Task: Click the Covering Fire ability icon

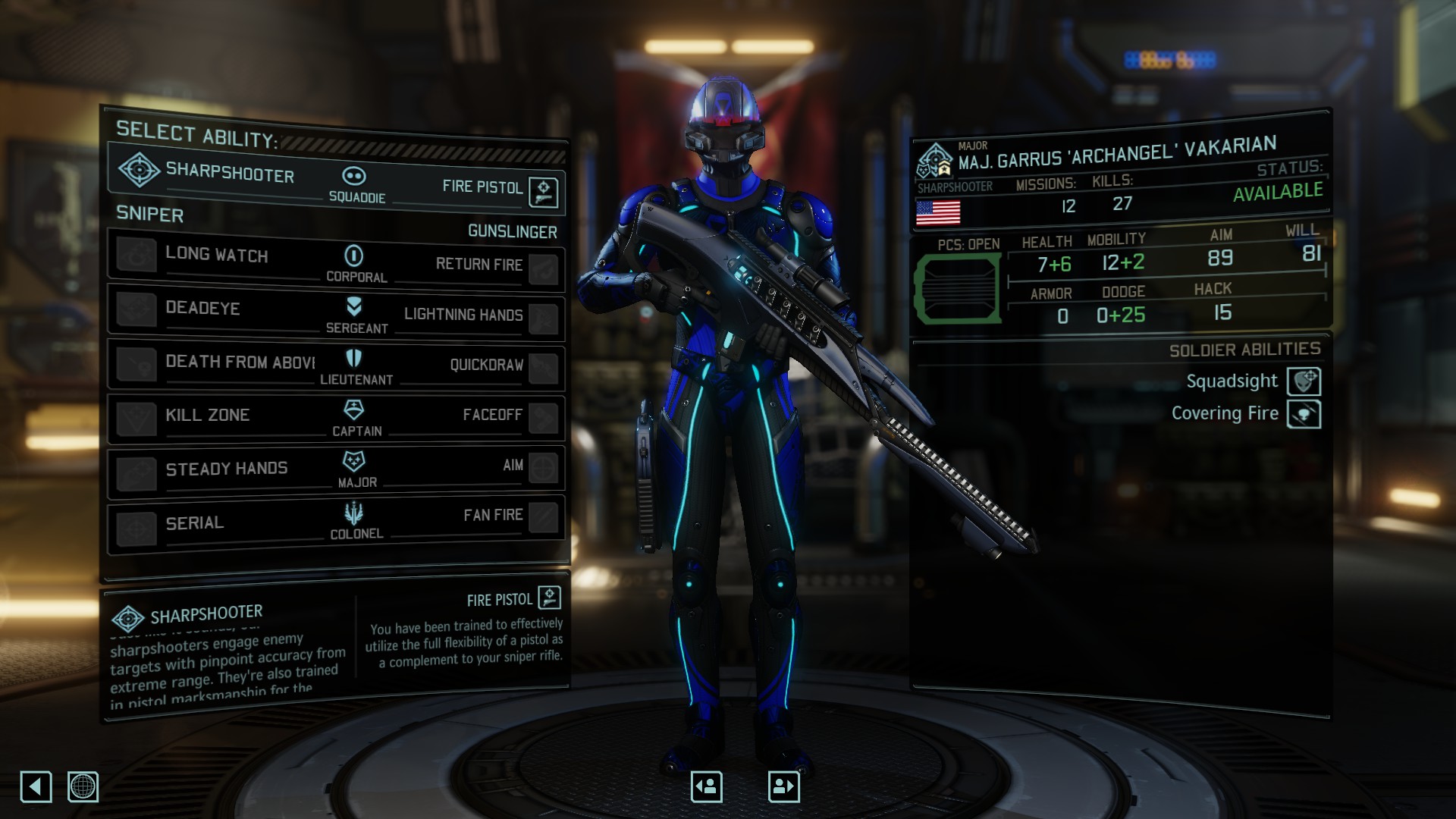Action: click(1304, 415)
